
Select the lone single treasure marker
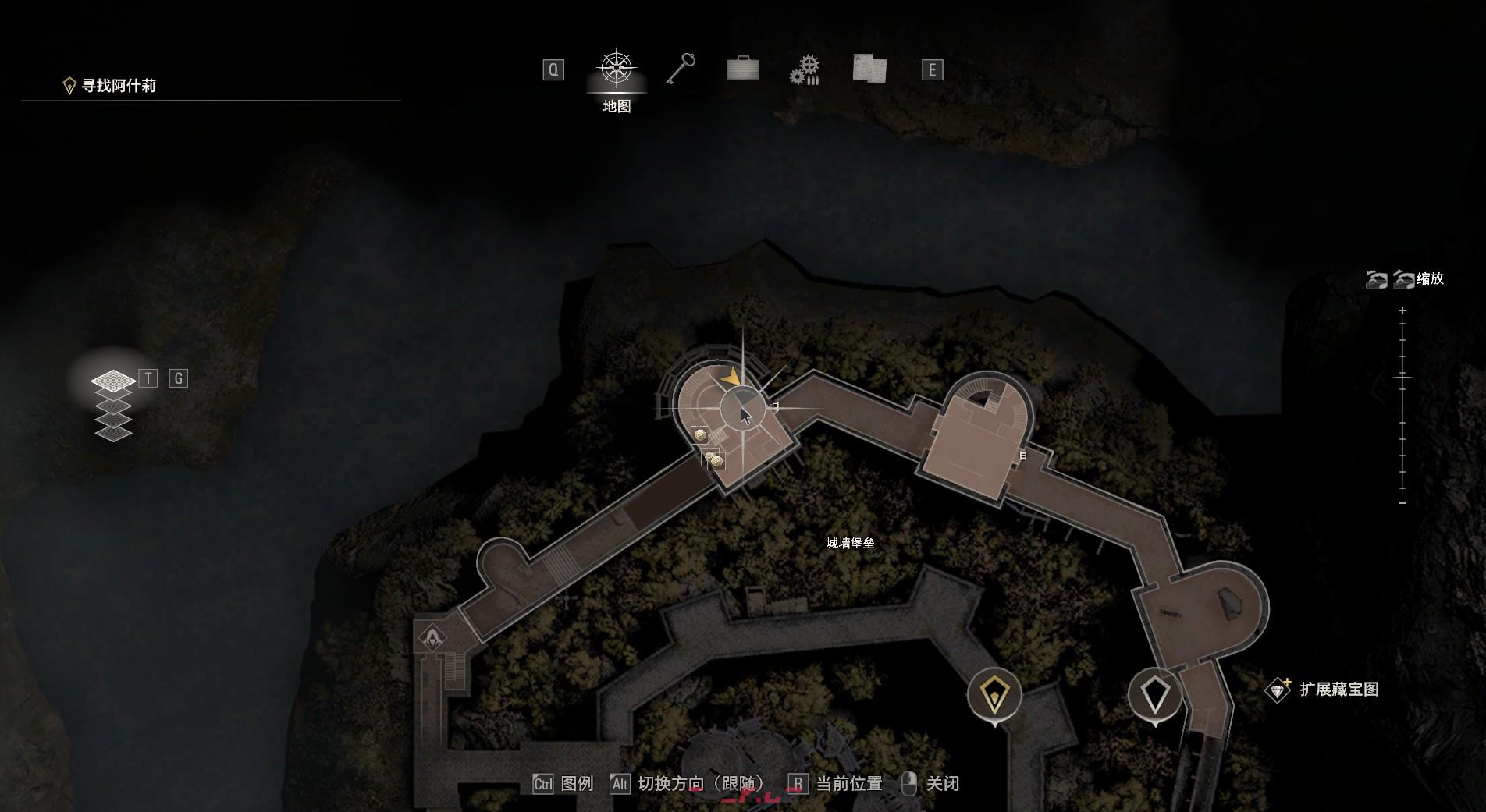(x=700, y=435)
